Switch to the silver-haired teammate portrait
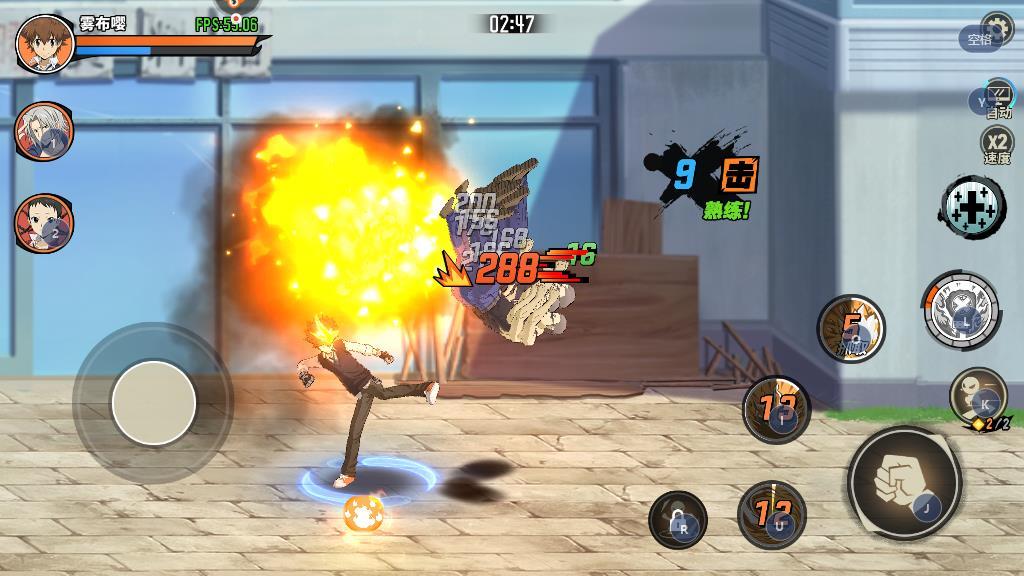This screenshot has height=576, width=1024. coord(43,130)
